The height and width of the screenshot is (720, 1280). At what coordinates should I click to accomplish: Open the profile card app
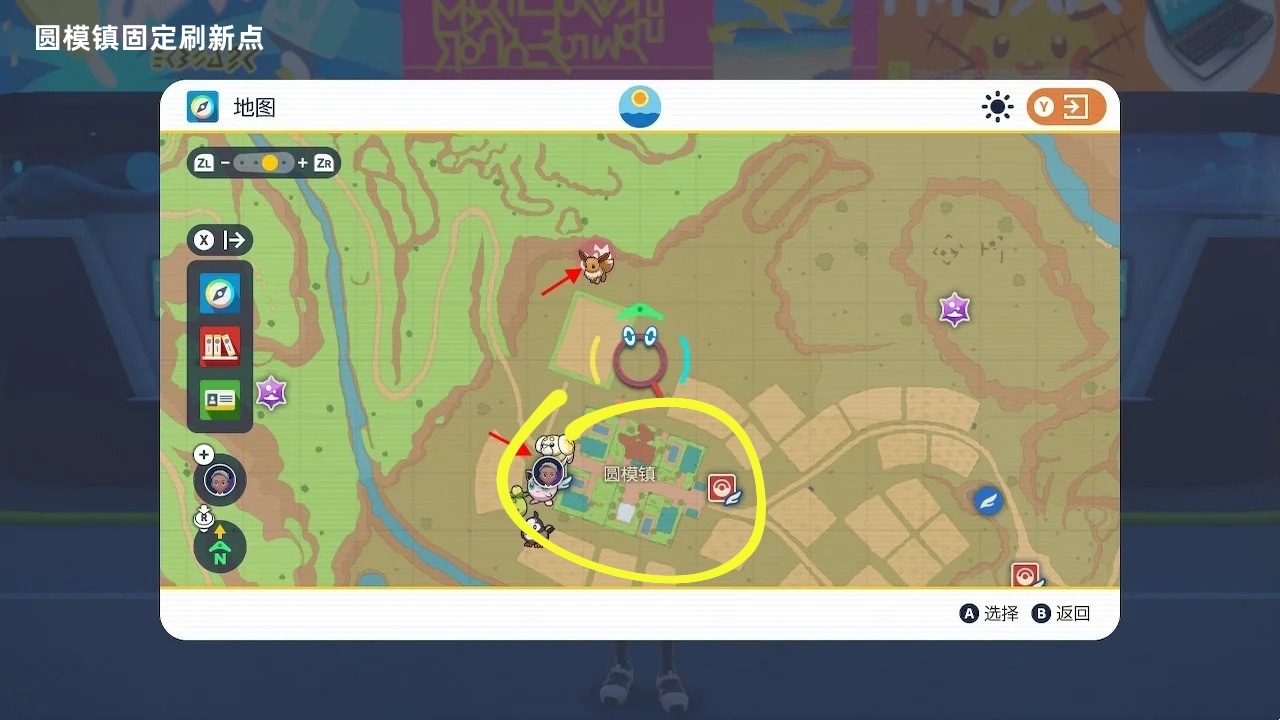pos(220,400)
